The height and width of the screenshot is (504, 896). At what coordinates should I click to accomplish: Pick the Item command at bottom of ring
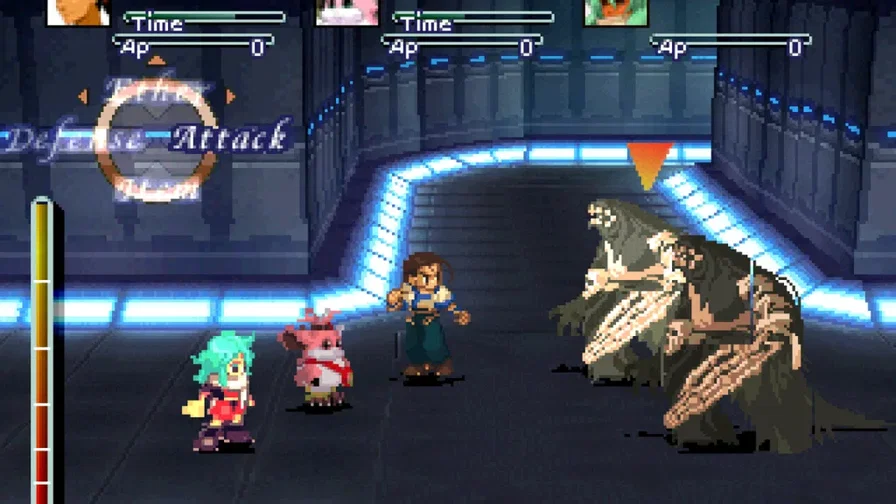pyautogui.click(x=155, y=188)
